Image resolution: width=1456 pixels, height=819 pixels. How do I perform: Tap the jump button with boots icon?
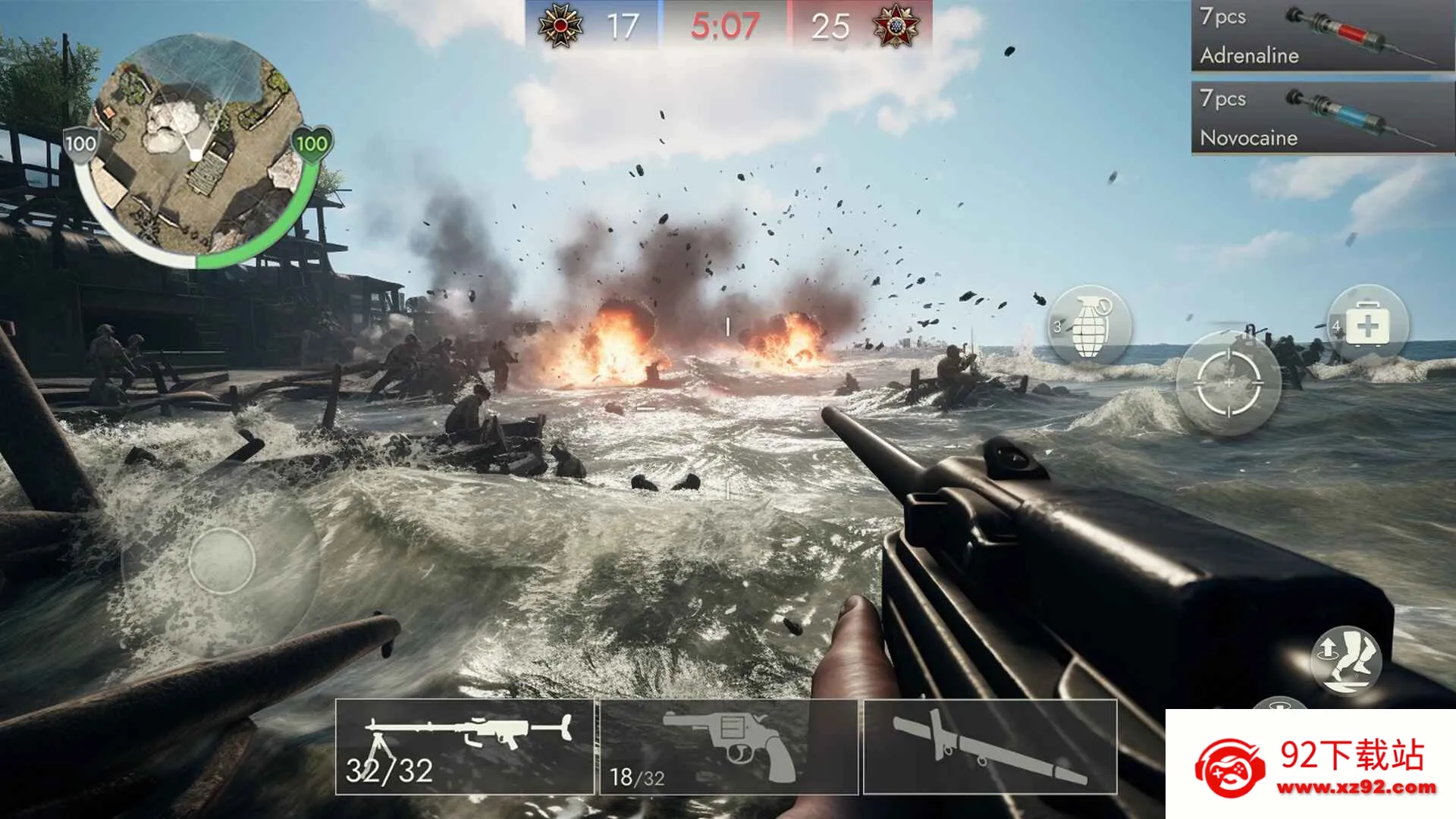coord(1346,658)
